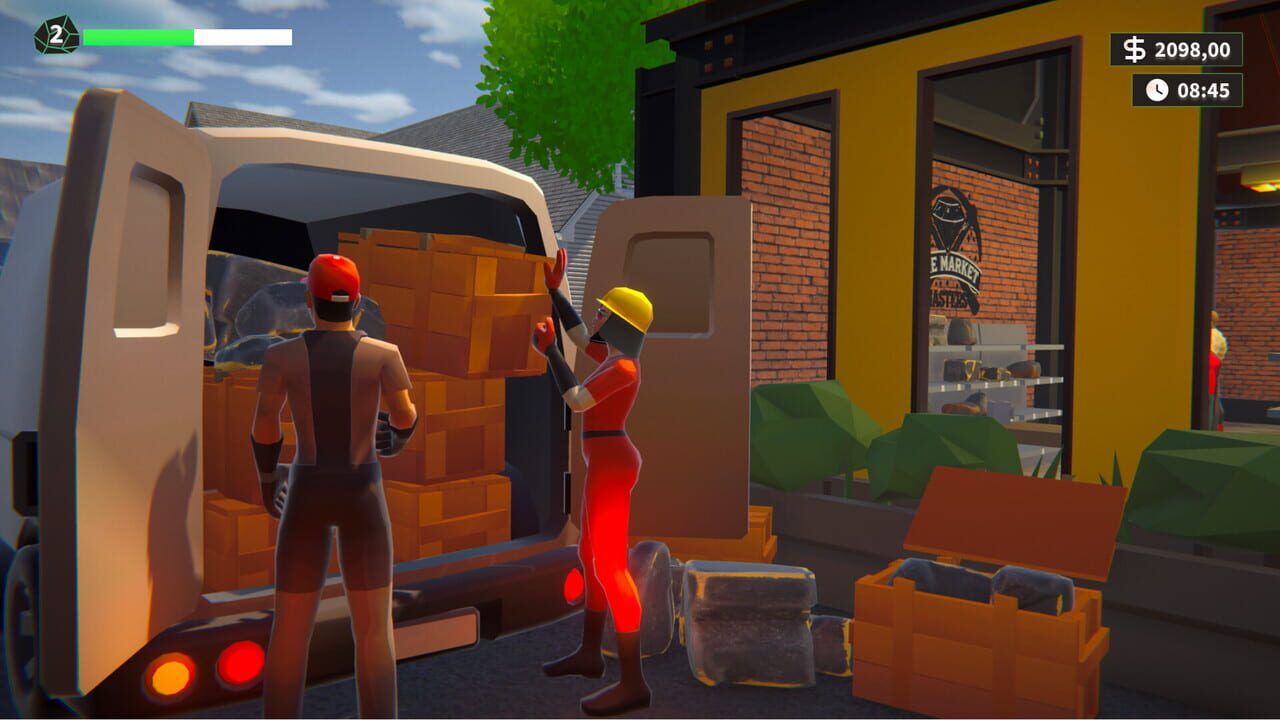Select the dollar sign currency icon

pos(1133,47)
